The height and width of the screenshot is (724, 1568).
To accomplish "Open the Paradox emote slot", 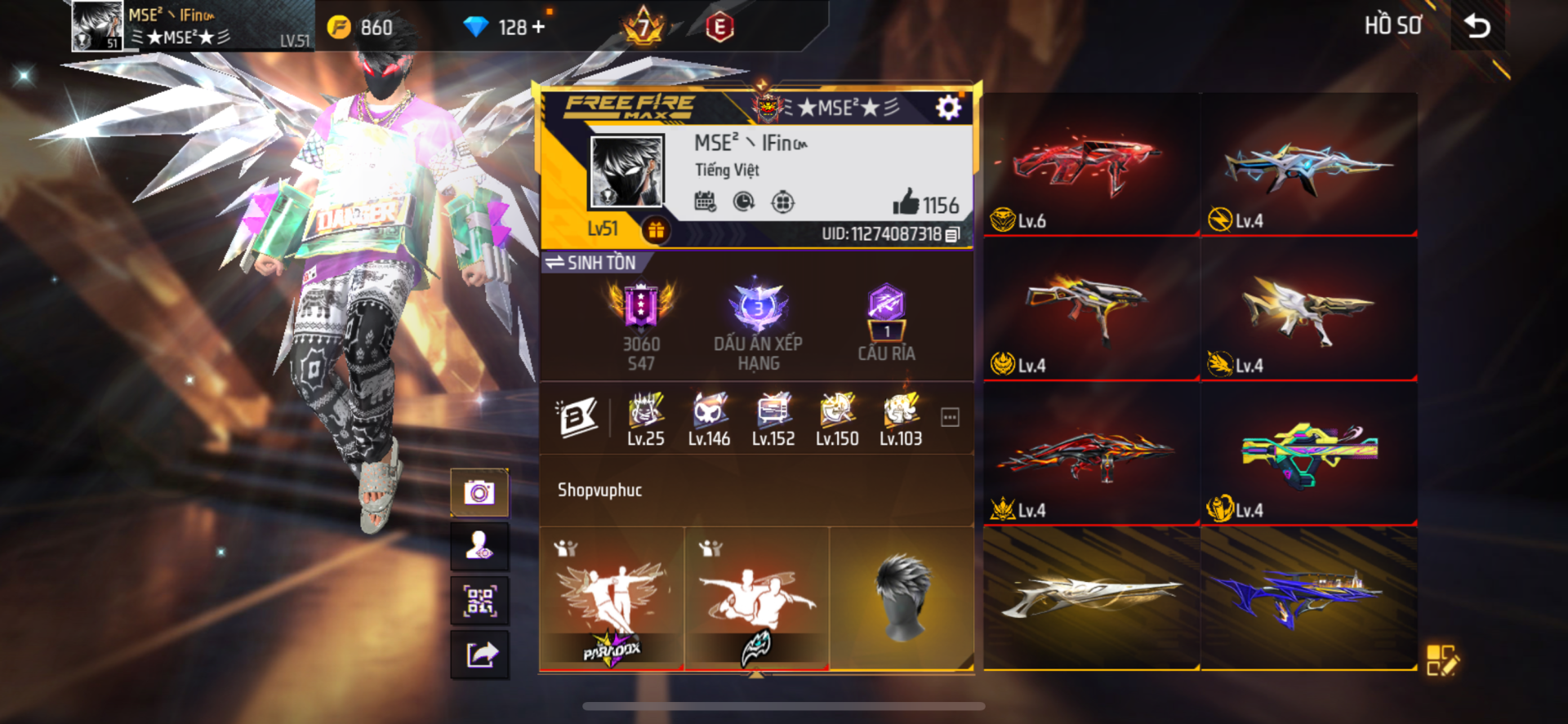I will tap(612, 600).
